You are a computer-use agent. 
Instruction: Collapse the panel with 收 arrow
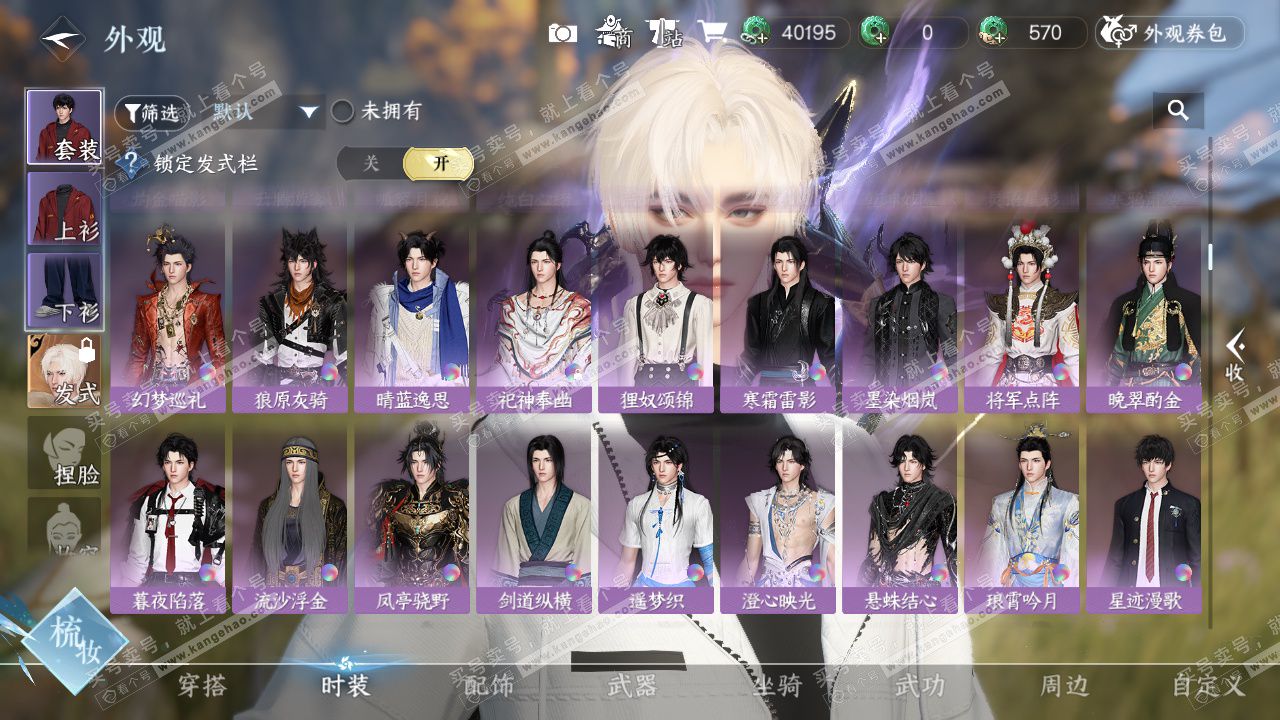(1236, 355)
